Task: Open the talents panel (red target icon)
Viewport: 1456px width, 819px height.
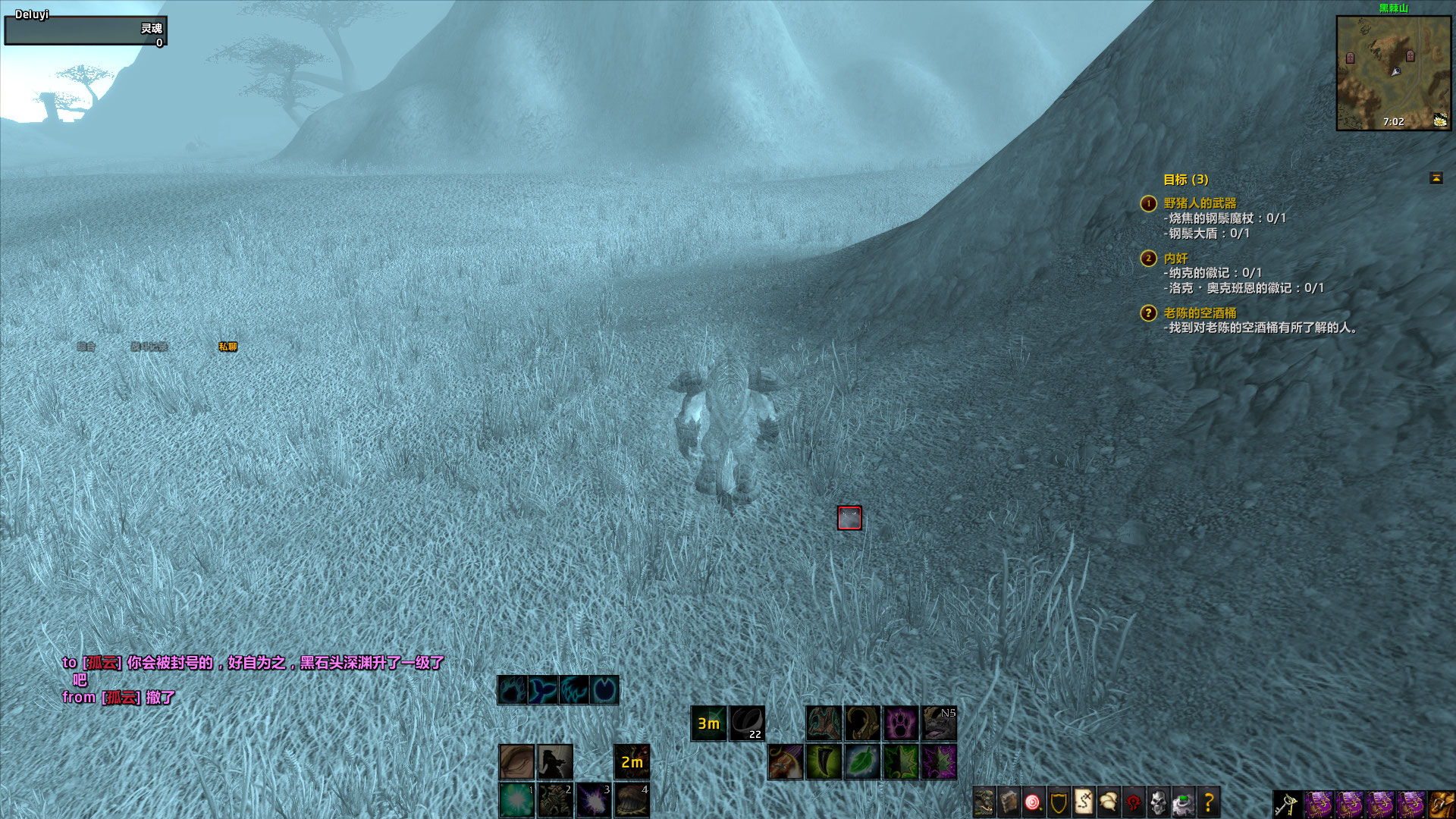Action: click(1033, 798)
